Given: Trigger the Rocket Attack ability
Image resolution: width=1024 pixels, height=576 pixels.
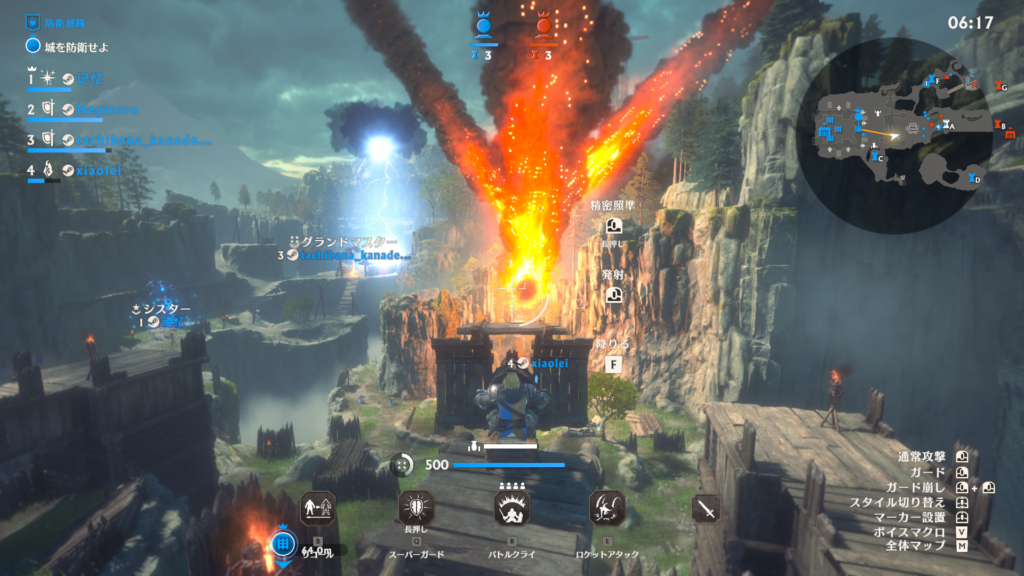Looking at the screenshot, I should point(607,509).
